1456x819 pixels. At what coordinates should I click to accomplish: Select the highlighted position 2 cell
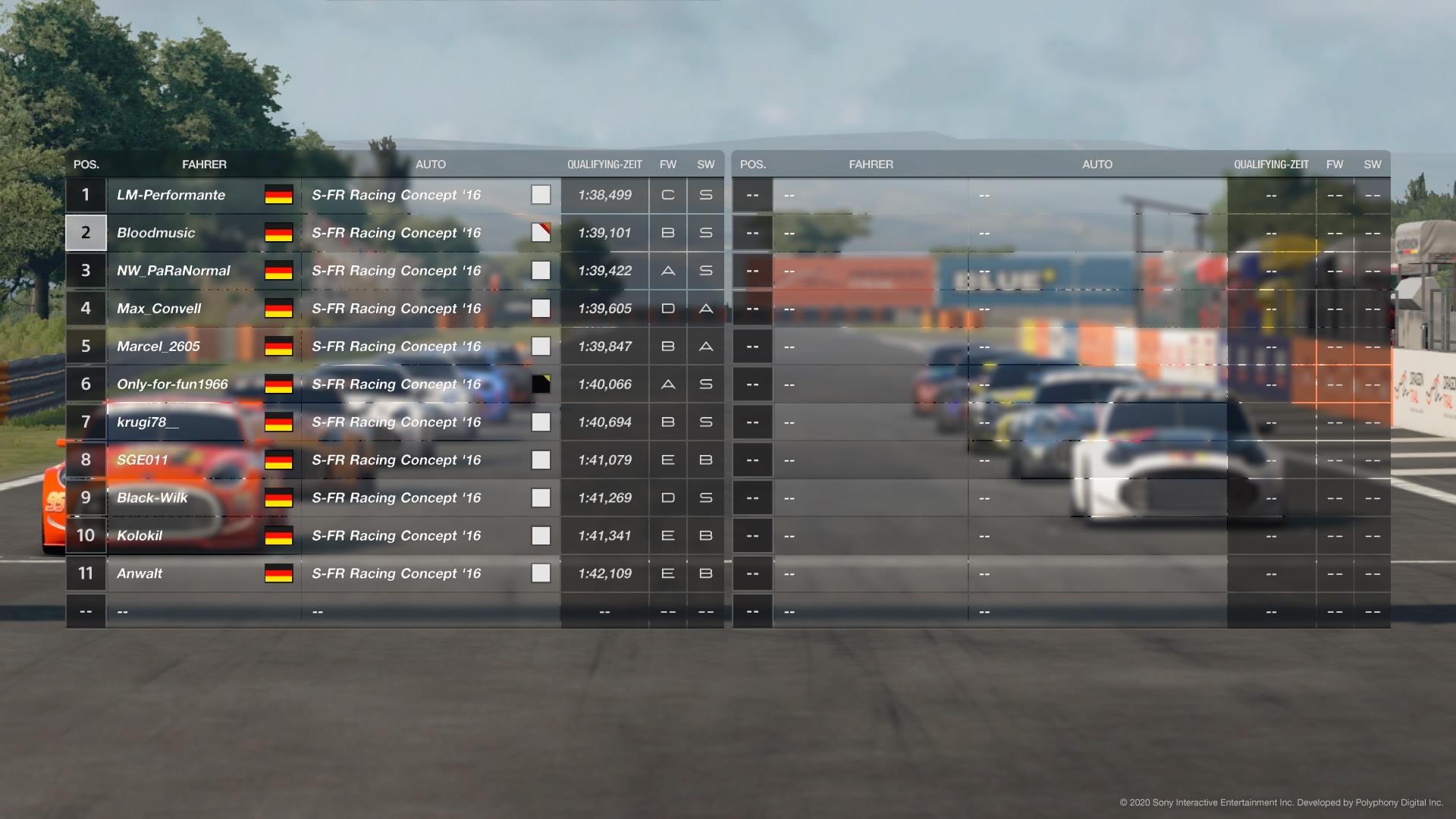tap(86, 233)
